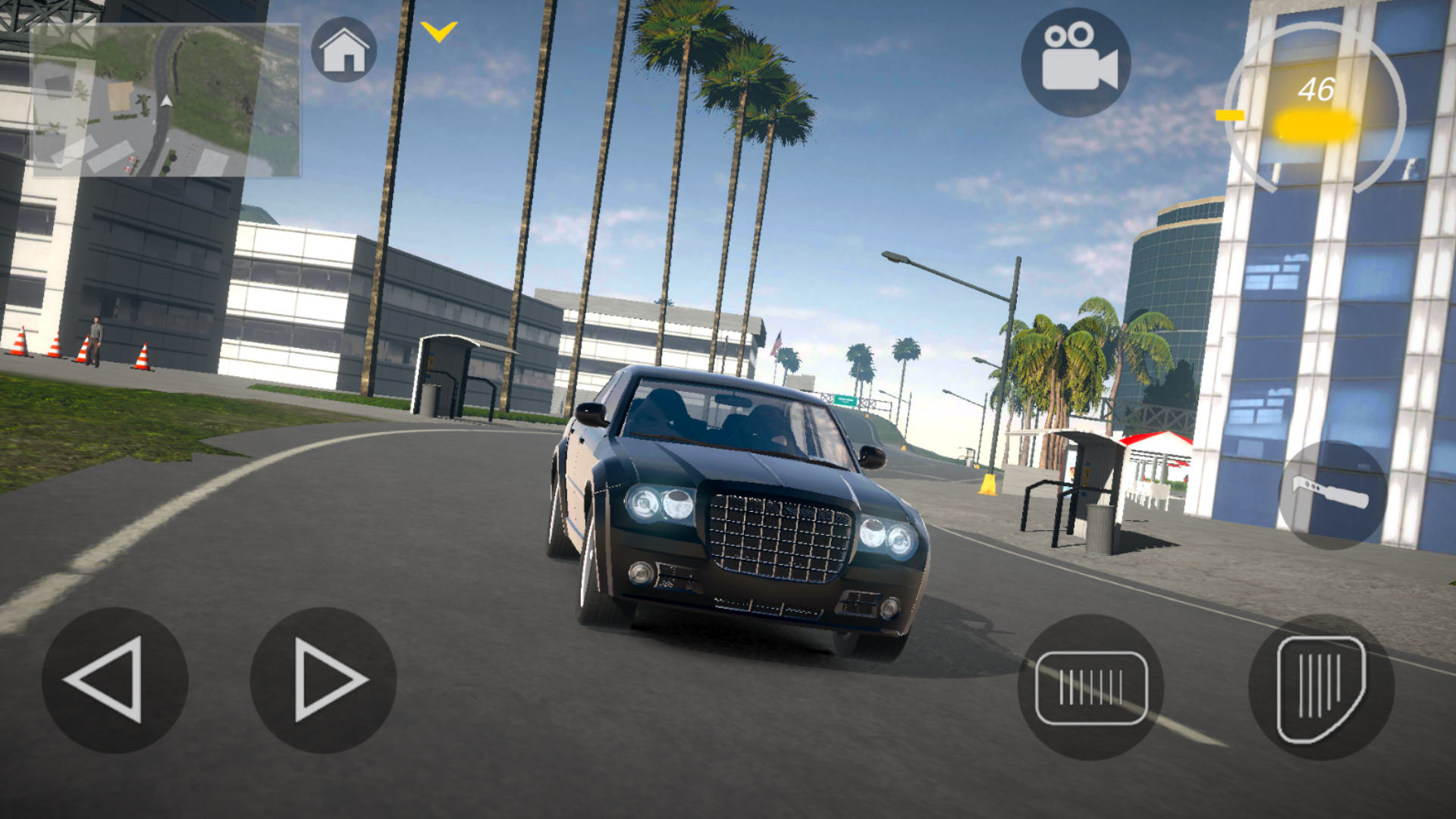
Task: Expand the top menu via the yellow down arrow
Action: pyautogui.click(x=438, y=30)
